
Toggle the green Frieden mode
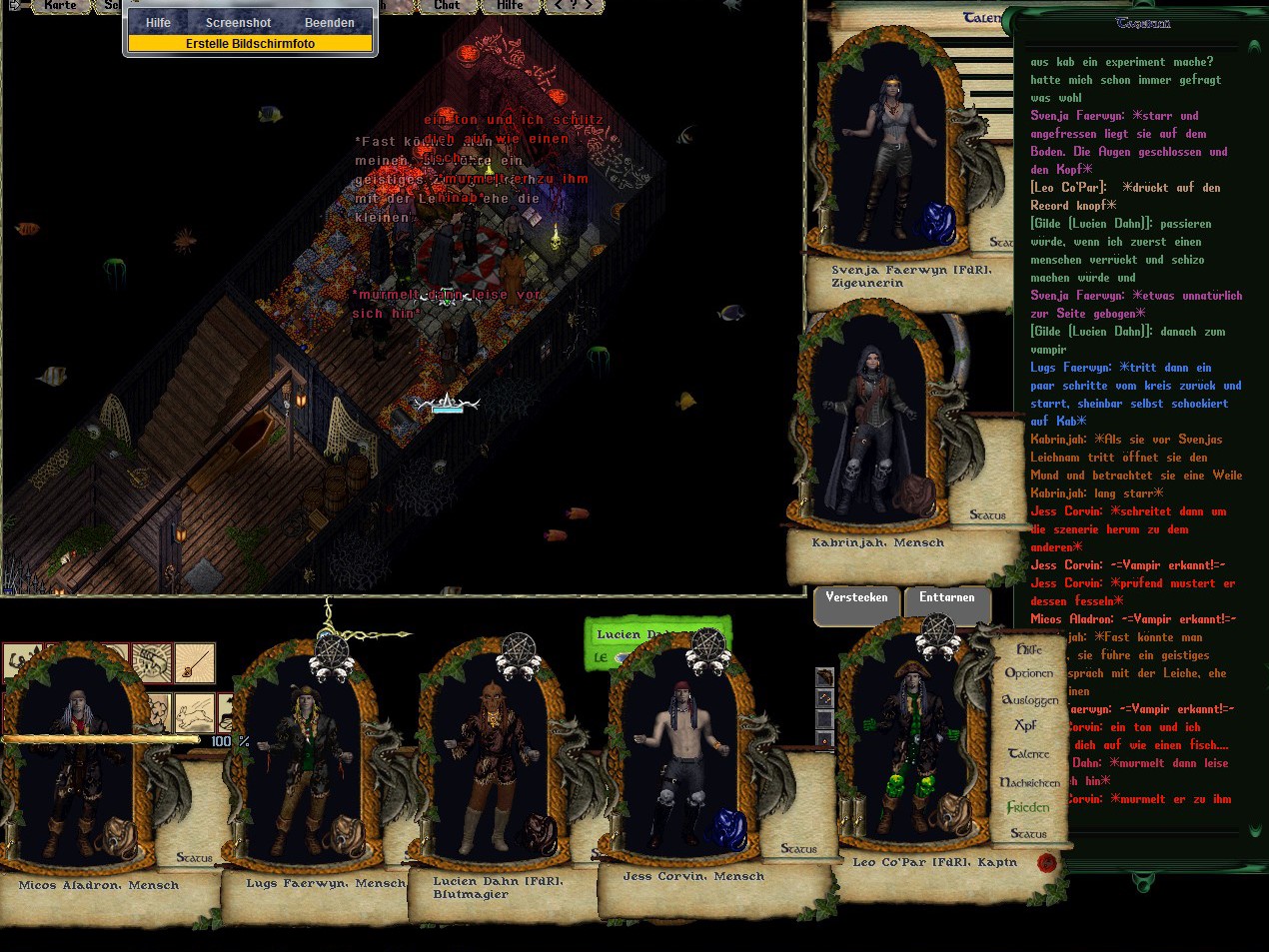coord(1028,807)
